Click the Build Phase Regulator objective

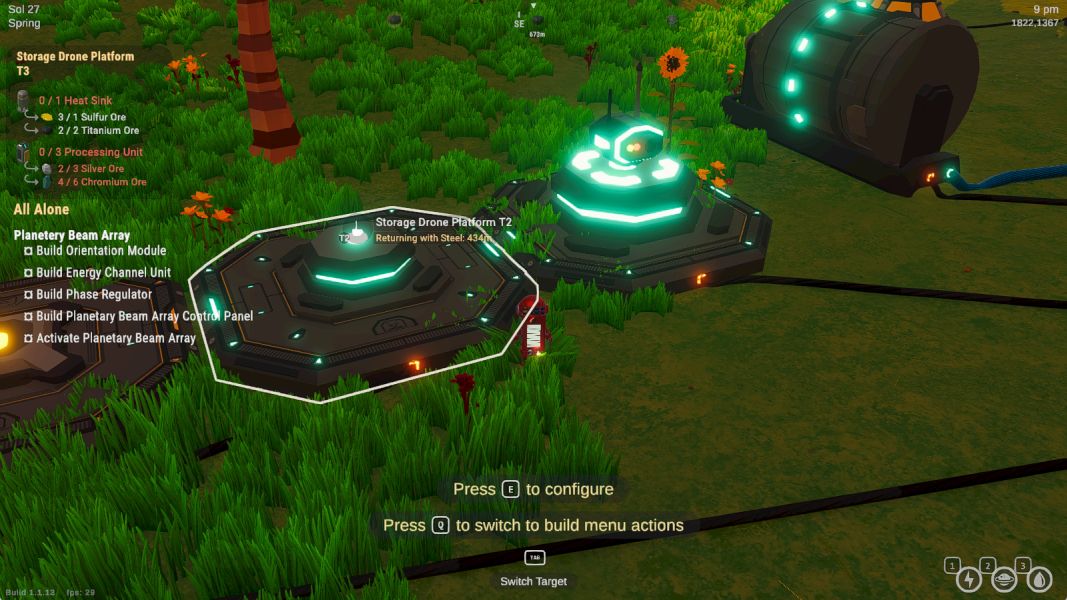(x=93, y=295)
